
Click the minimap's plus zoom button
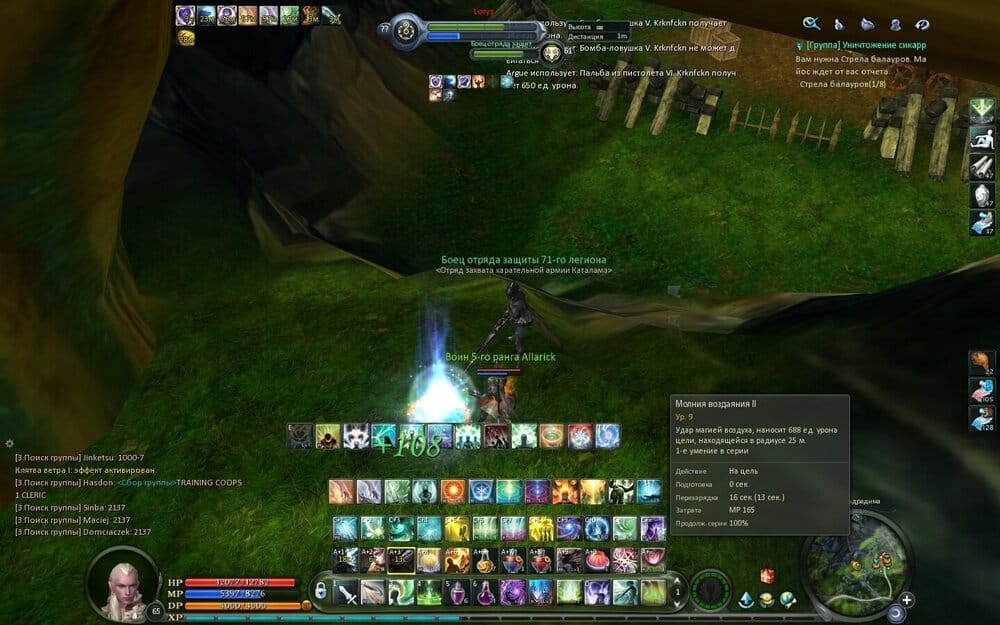click(906, 600)
